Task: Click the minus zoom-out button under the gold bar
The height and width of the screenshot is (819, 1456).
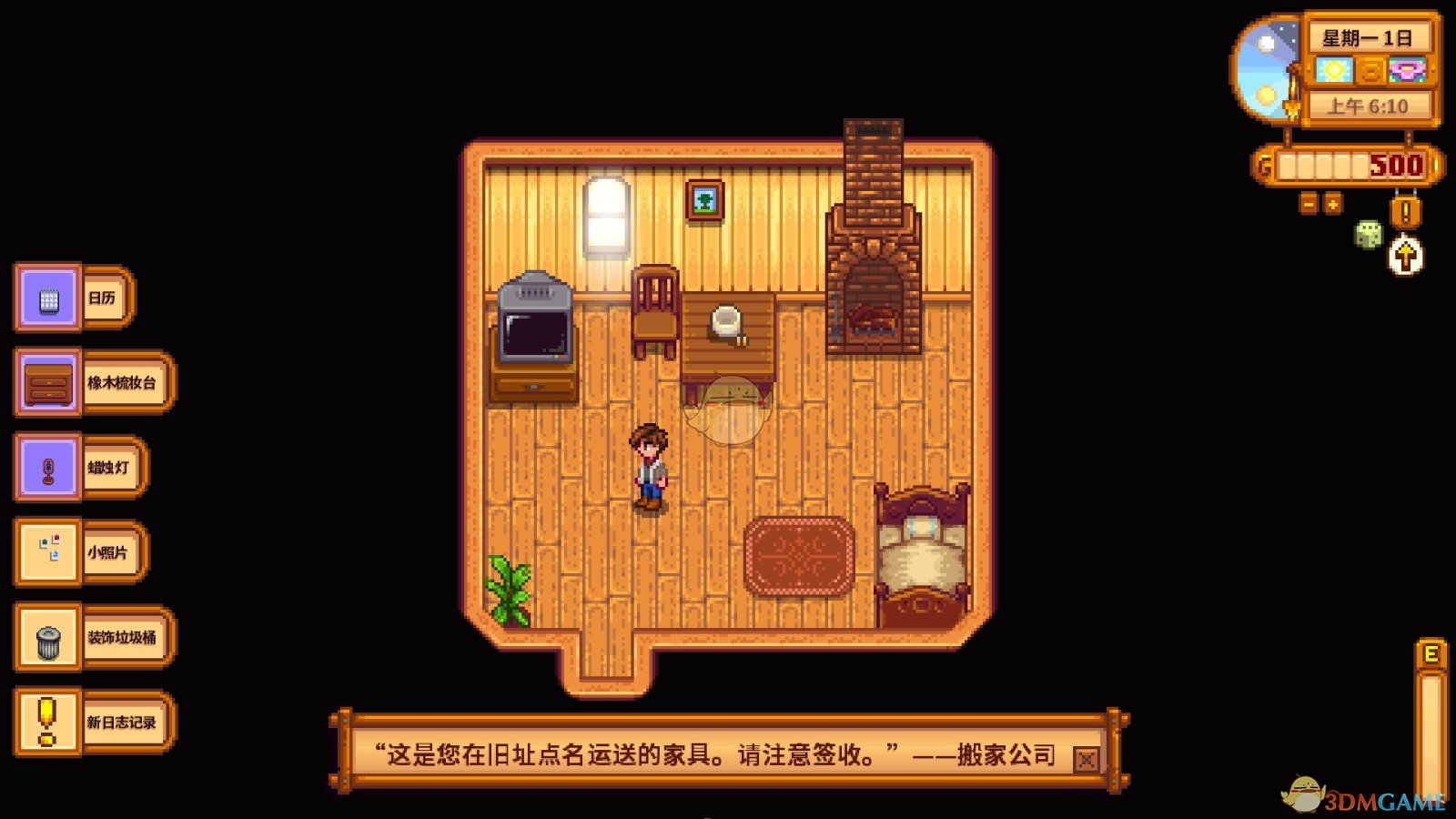Action: click(x=1308, y=205)
